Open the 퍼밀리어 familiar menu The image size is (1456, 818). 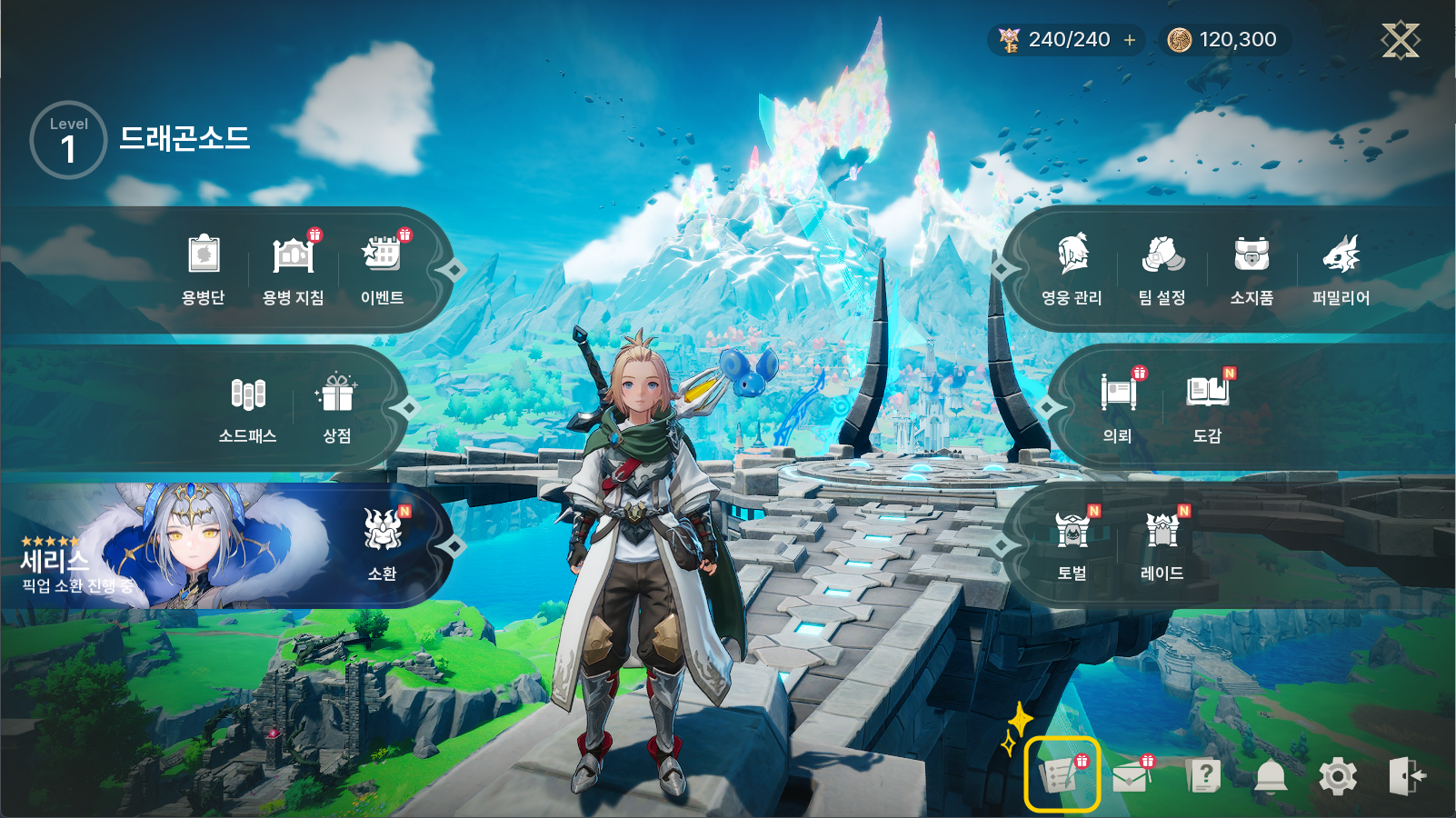pos(1341,269)
